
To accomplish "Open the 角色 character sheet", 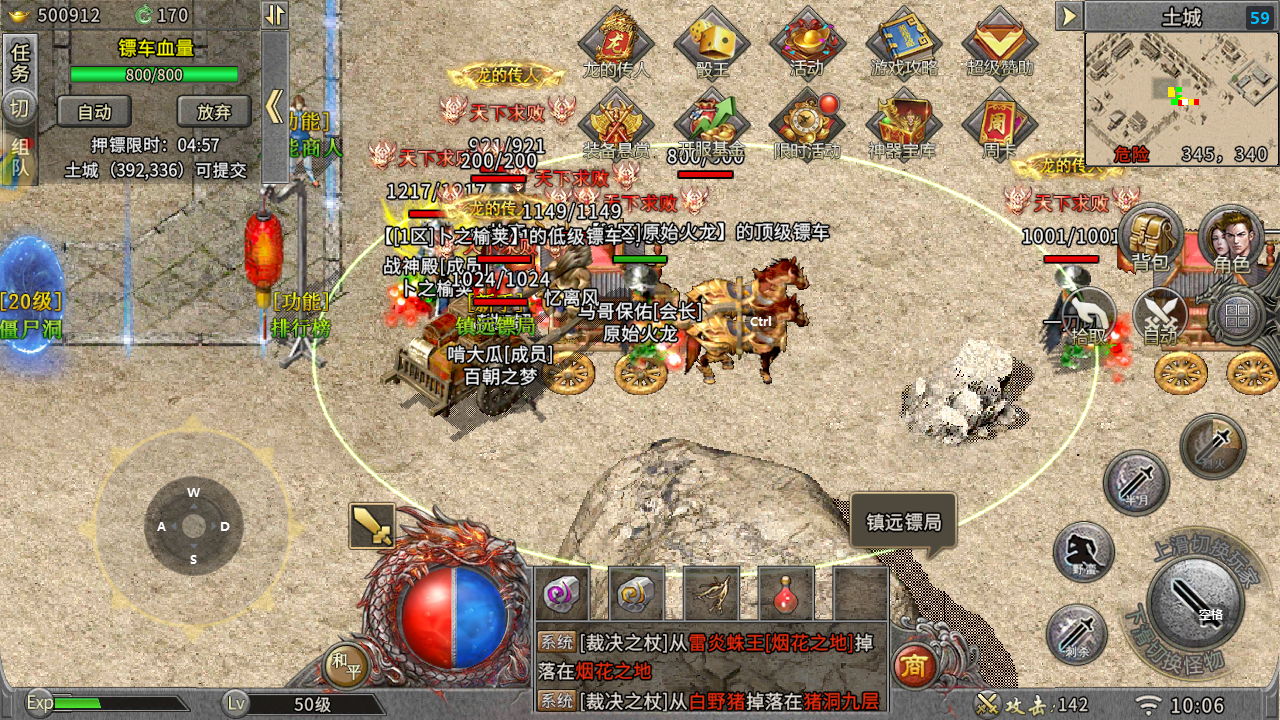I will [x=1231, y=238].
